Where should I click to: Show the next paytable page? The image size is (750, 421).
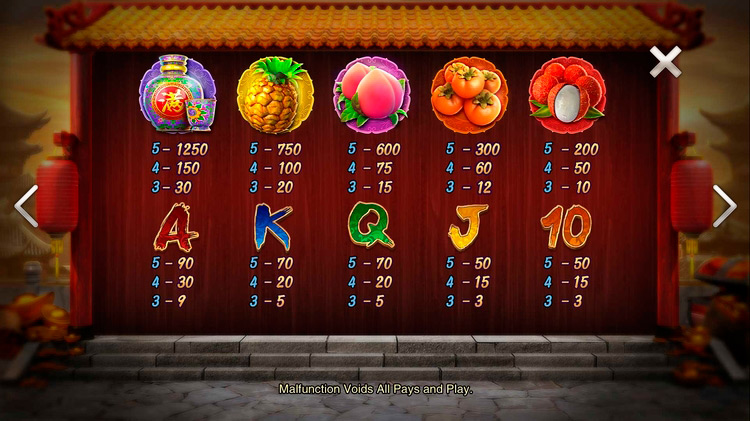pyautogui.click(x=723, y=206)
